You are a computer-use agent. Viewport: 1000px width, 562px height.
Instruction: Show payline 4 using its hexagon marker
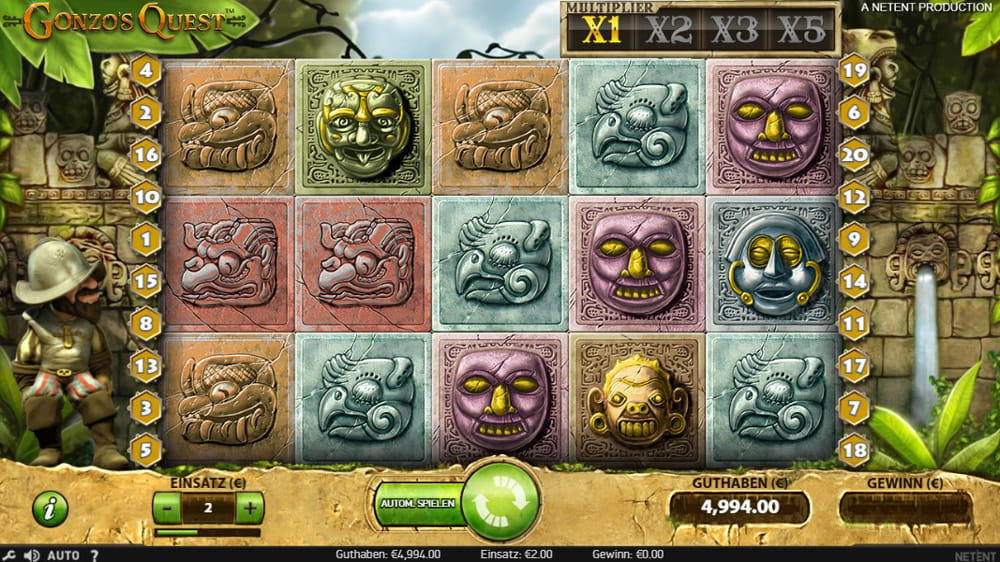click(x=146, y=71)
